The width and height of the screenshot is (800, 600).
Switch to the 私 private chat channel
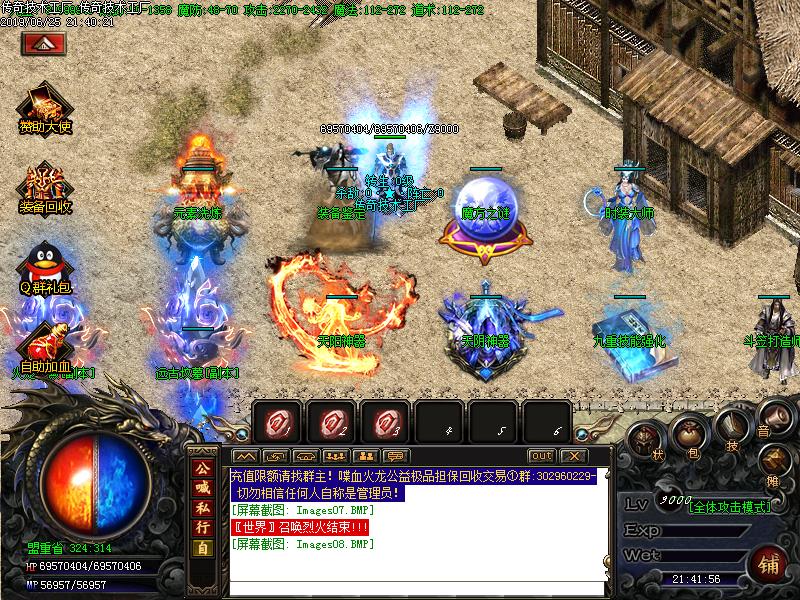coord(203,522)
